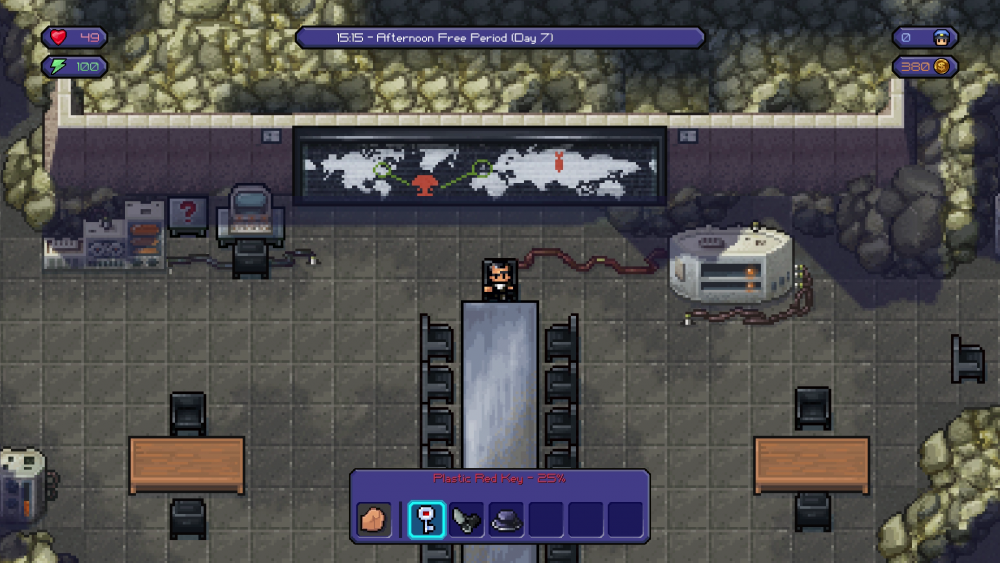Image resolution: width=1000 pixels, height=563 pixels.
Task: Select the dark hat inventory slot
Action: pyautogui.click(x=506, y=520)
